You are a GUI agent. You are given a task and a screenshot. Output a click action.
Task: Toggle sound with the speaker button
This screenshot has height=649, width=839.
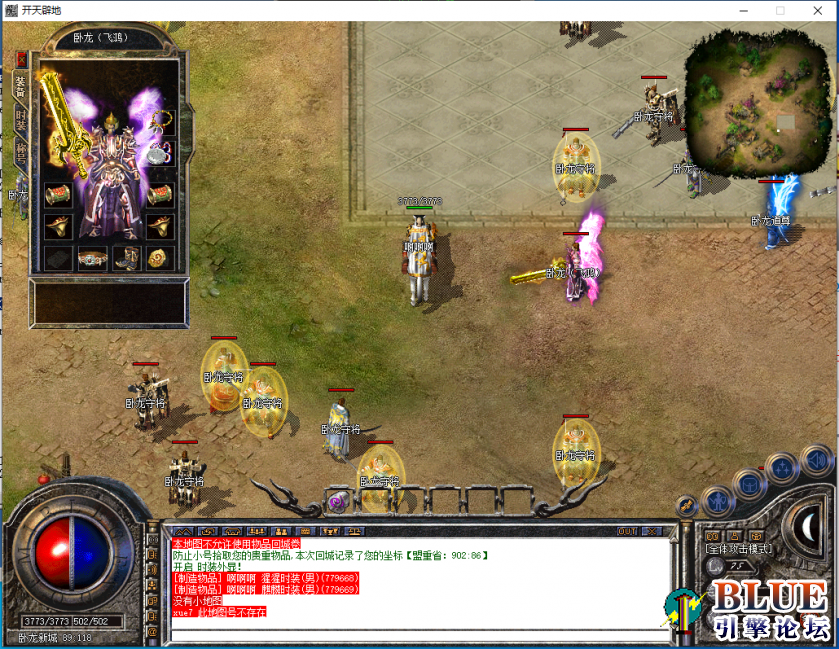[815, 460]
